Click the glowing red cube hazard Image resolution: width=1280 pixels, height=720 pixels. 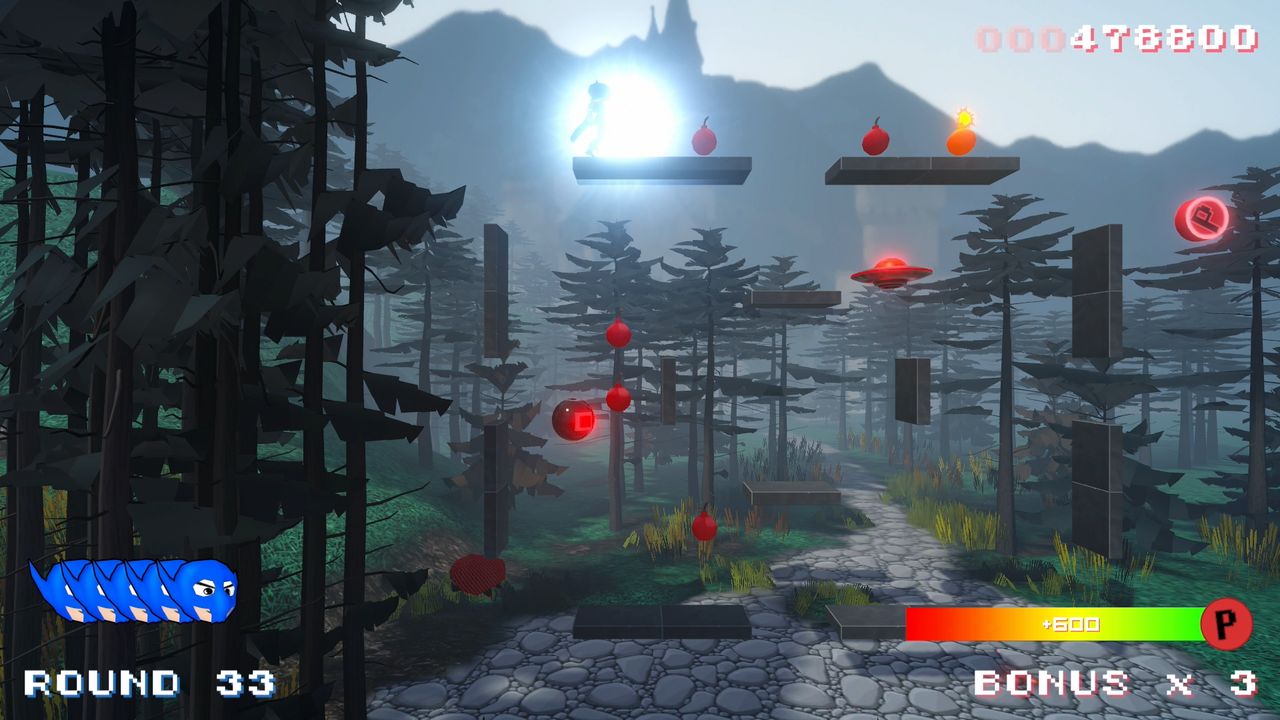[x=573, y=420]
